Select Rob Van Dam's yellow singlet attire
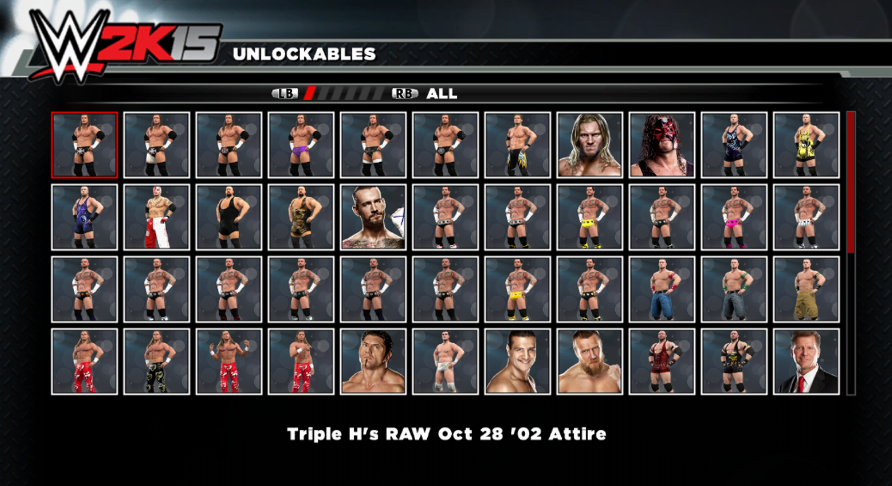The height and width of the screenshot is (486, 892). [x=806, y=145]
